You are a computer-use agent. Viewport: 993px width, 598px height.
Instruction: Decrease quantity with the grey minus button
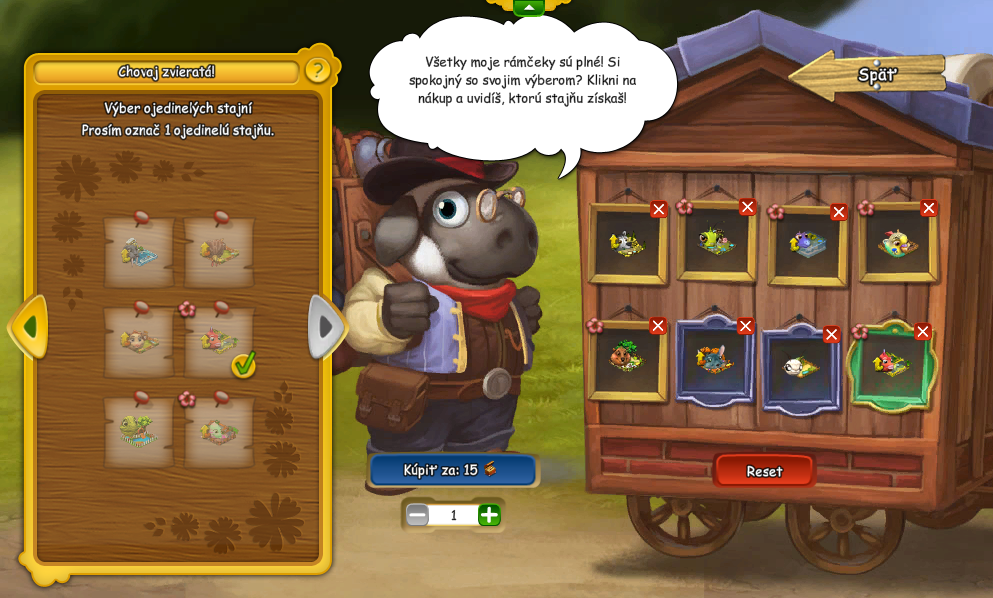tap(417, 515)
